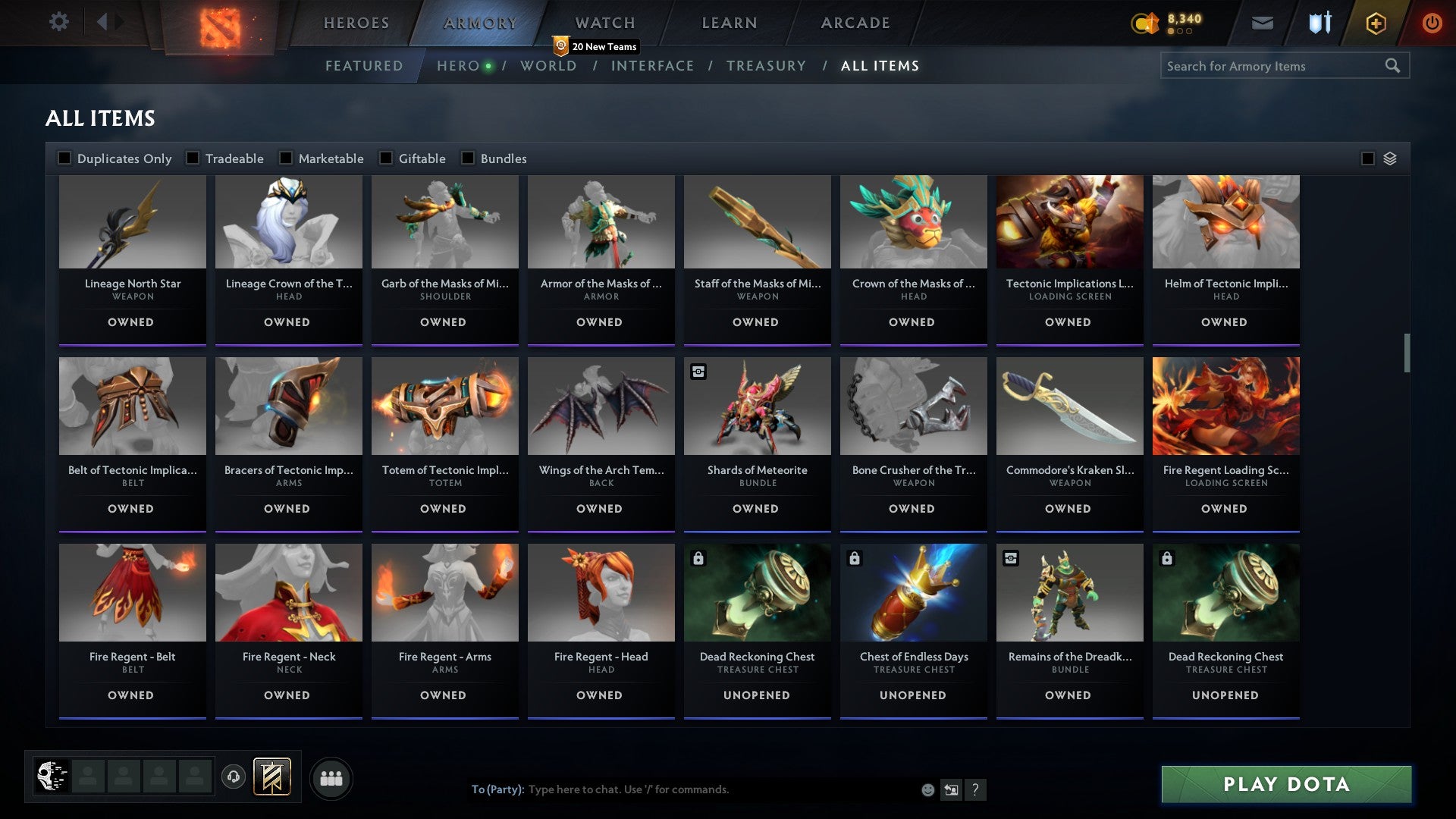The image size is (1456, 819).
Task: Click the friends list icon bottom left
Action: point(331,777)
